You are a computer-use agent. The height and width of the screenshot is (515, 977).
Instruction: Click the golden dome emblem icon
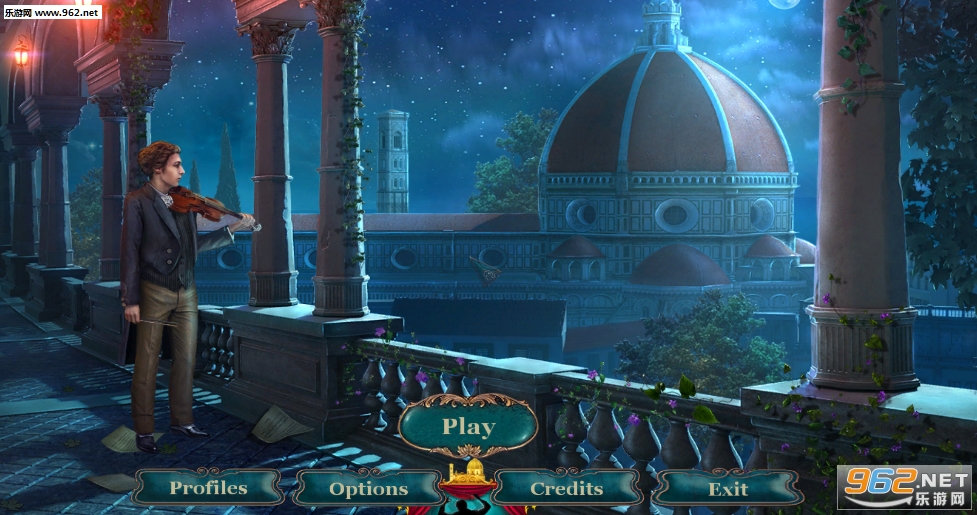468,473
